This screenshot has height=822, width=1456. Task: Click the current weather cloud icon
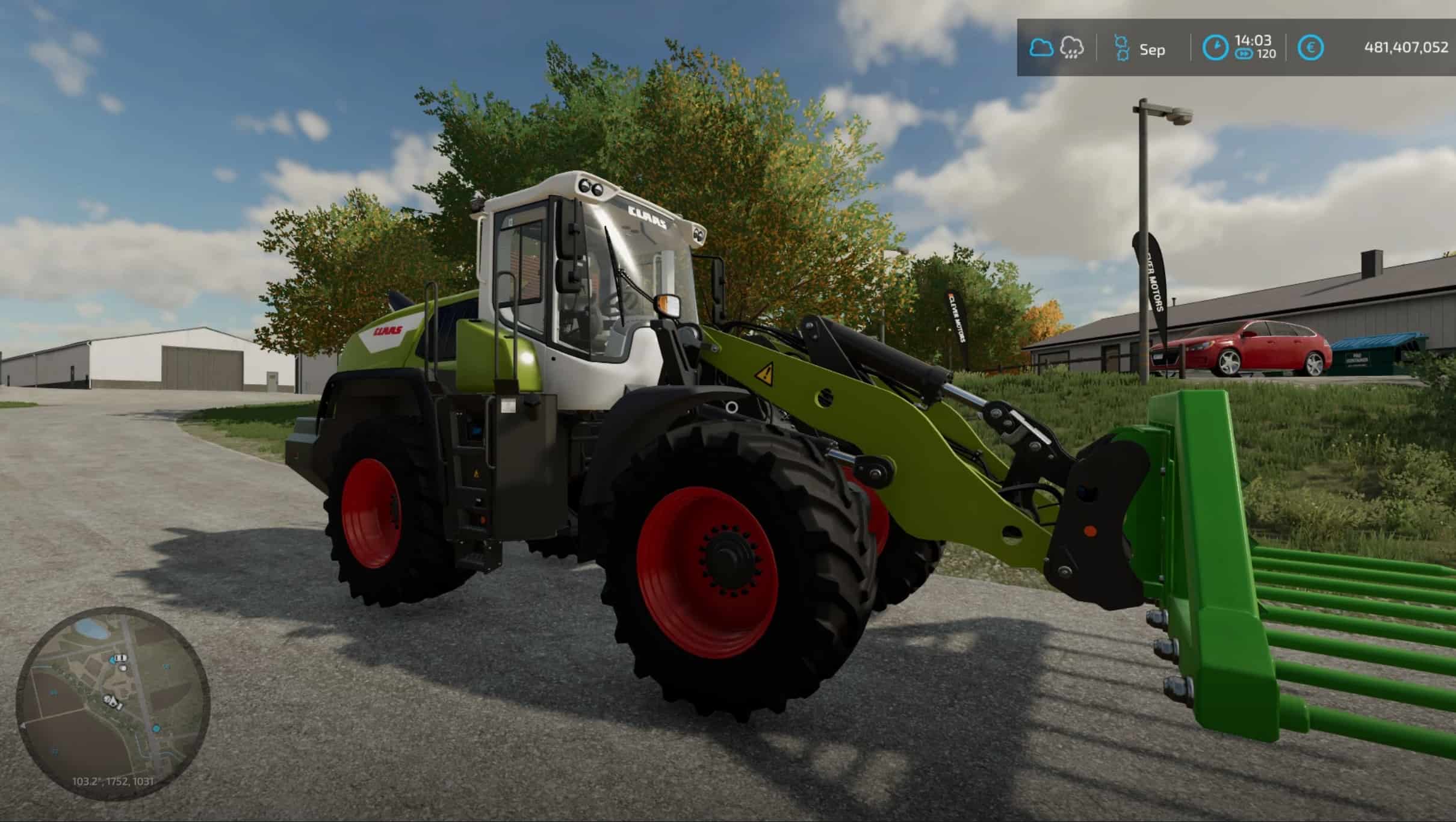click(x=1041, y=48)
